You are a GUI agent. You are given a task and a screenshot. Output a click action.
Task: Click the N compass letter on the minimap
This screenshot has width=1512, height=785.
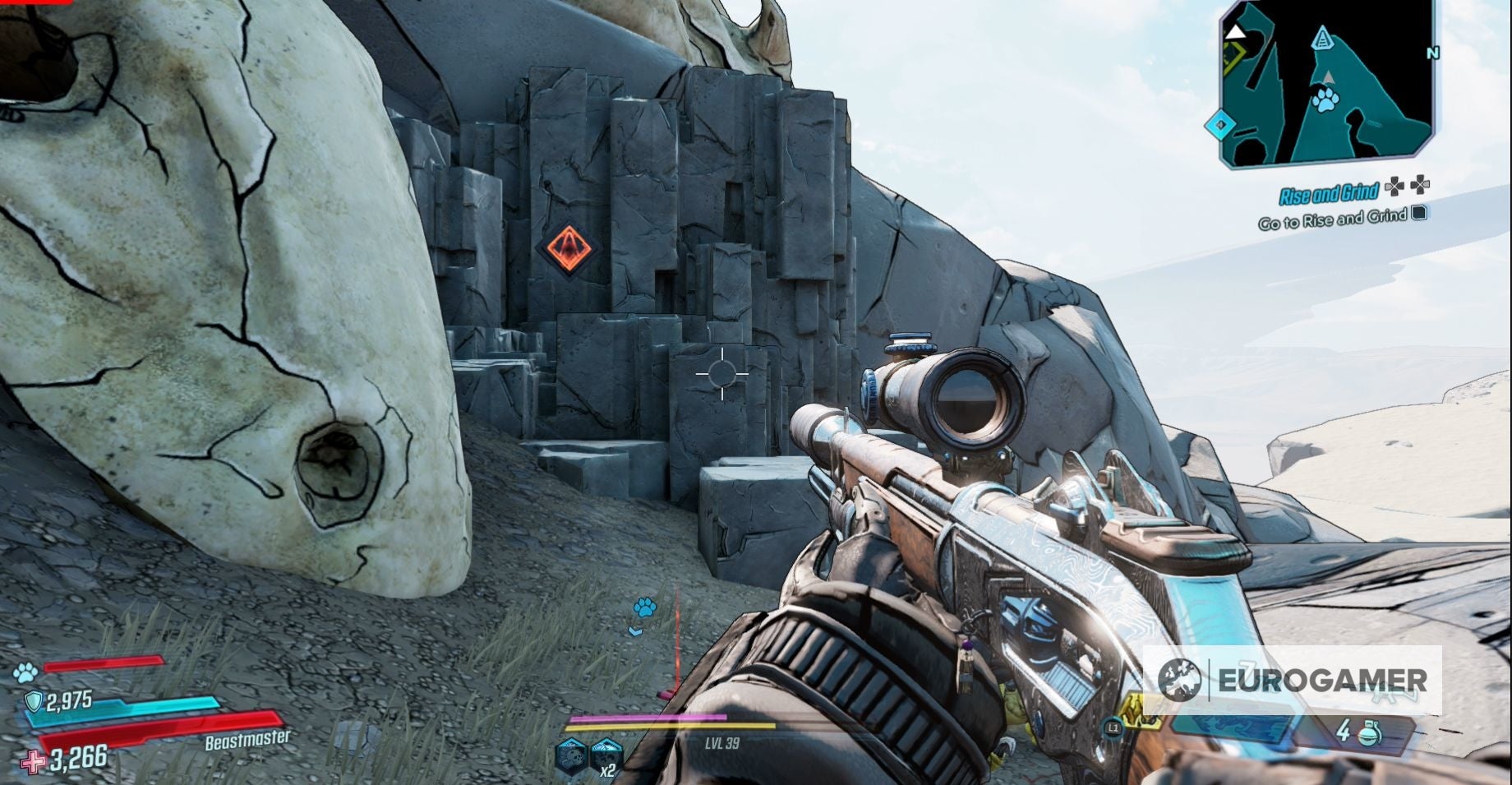tap(1432, 53)
